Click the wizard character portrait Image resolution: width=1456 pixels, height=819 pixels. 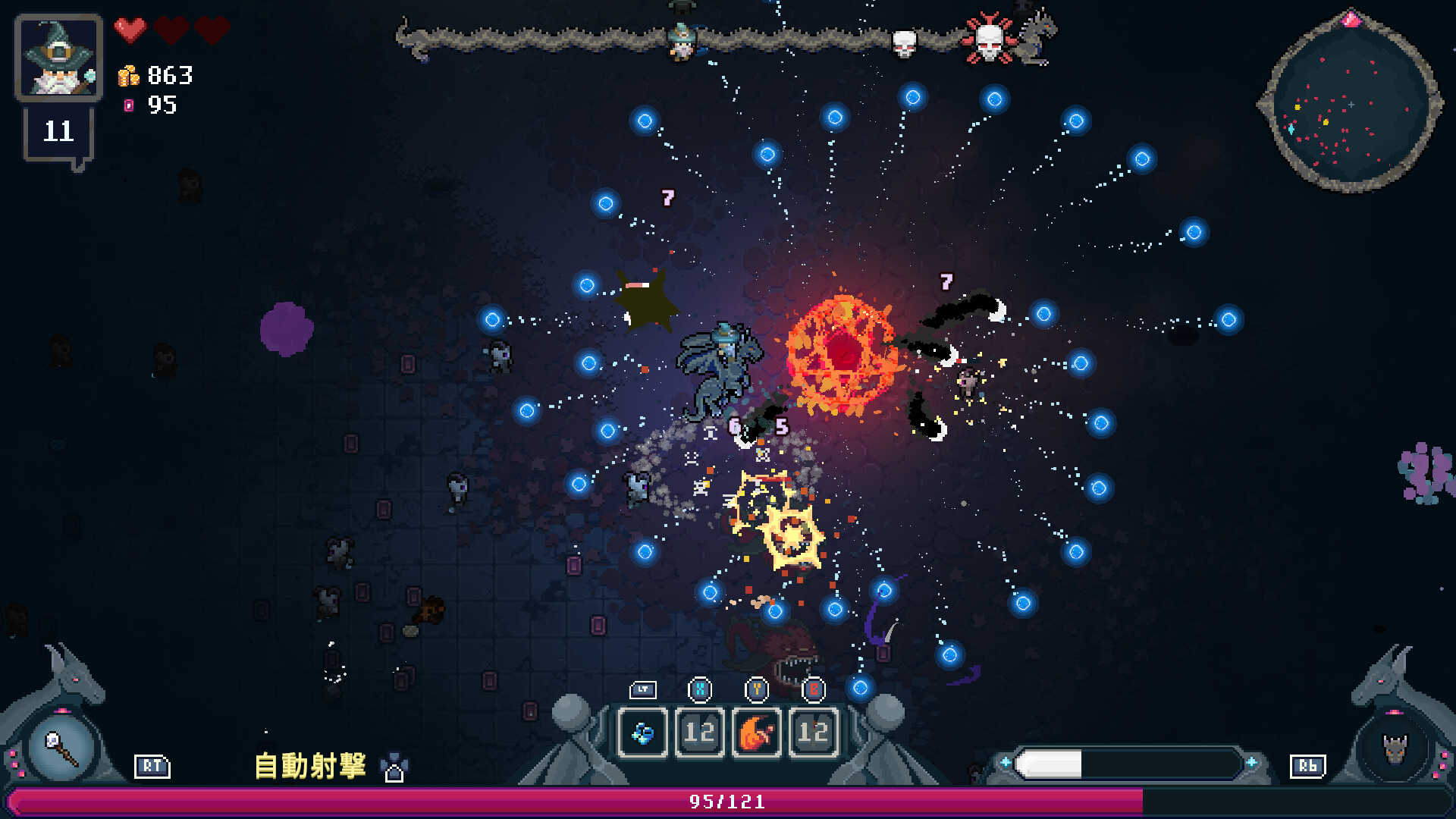pyautogui.click(x=58, y=58)
